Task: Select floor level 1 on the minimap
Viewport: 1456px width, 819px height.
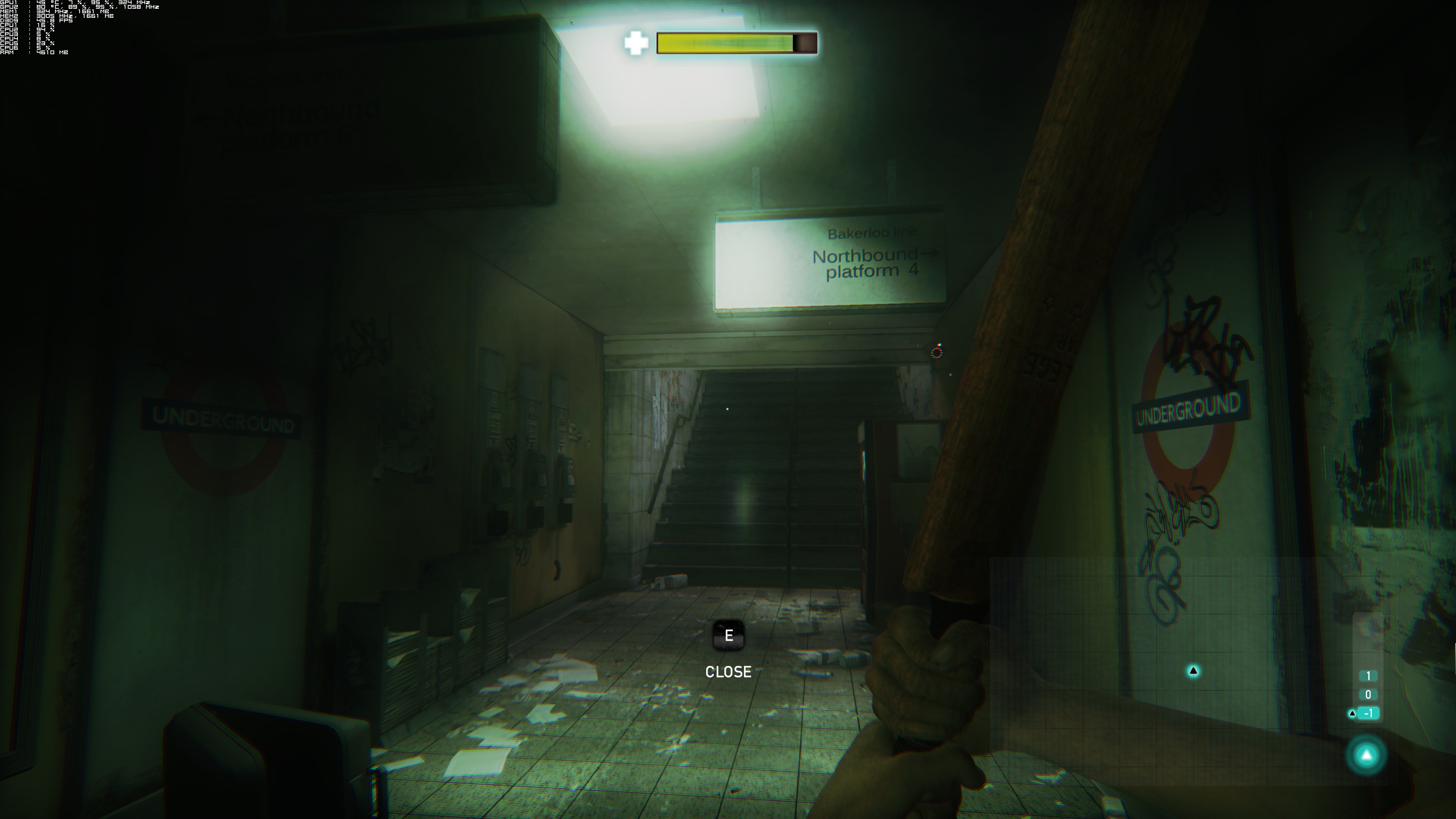Action: click(1369, 676)
